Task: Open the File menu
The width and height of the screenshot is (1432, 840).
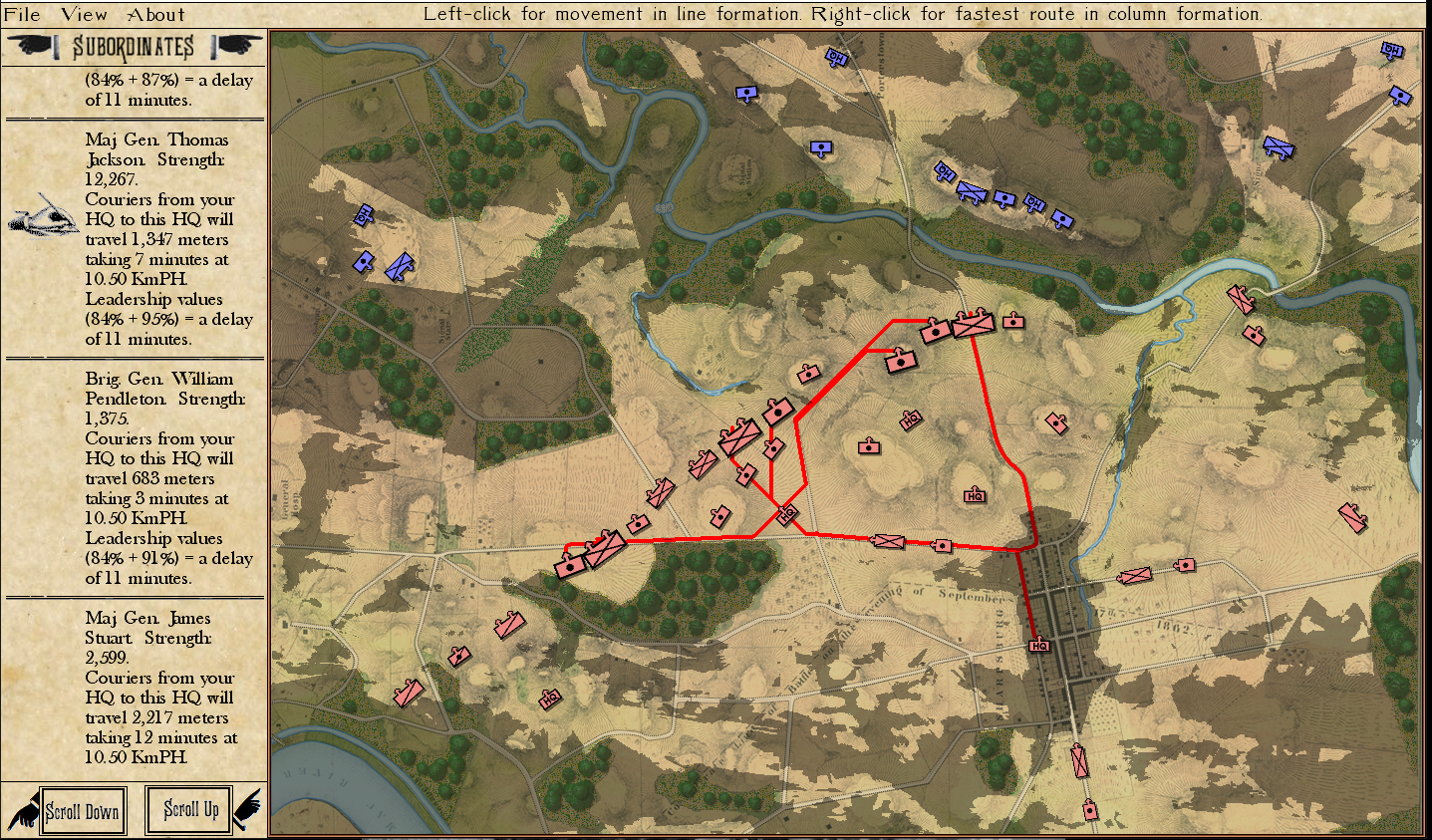Action: 20,14
